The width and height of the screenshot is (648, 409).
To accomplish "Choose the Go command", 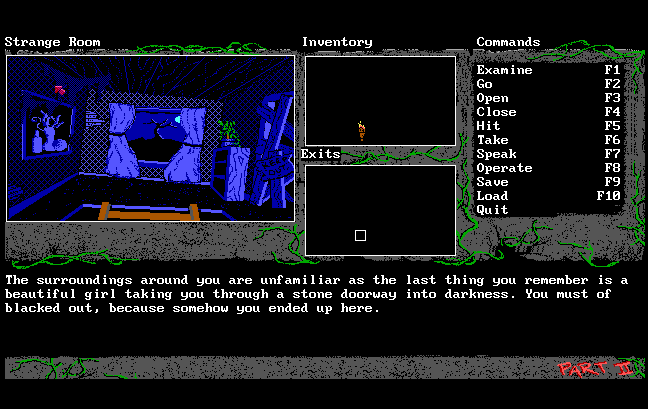I will pos(485,84).
